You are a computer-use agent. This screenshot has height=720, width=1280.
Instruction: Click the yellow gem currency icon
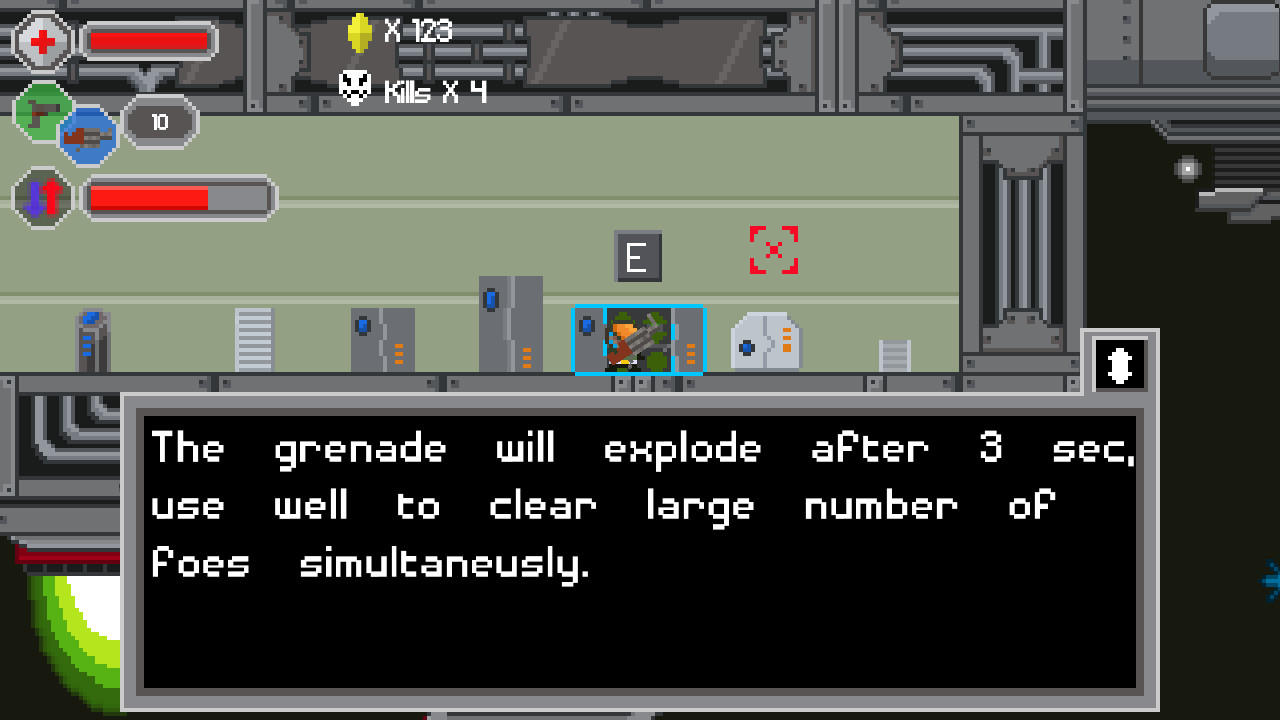pos(360,31)
